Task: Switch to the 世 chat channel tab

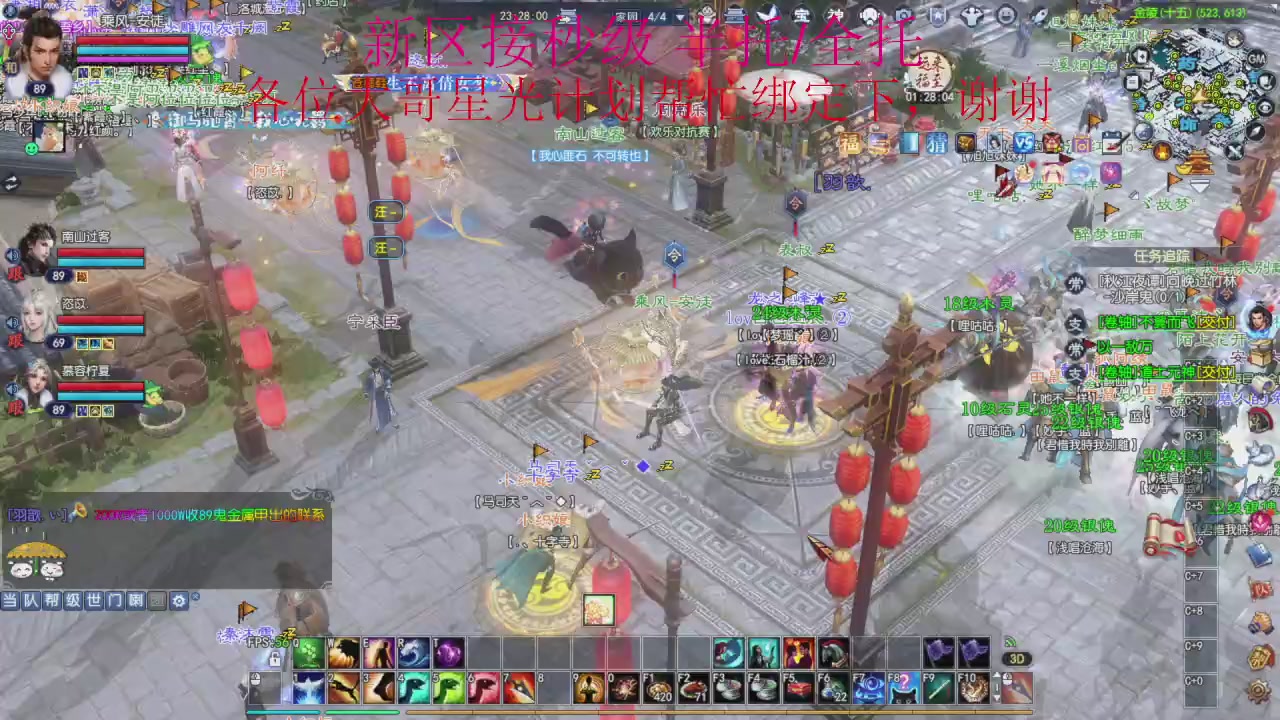Action: [93, 600]
